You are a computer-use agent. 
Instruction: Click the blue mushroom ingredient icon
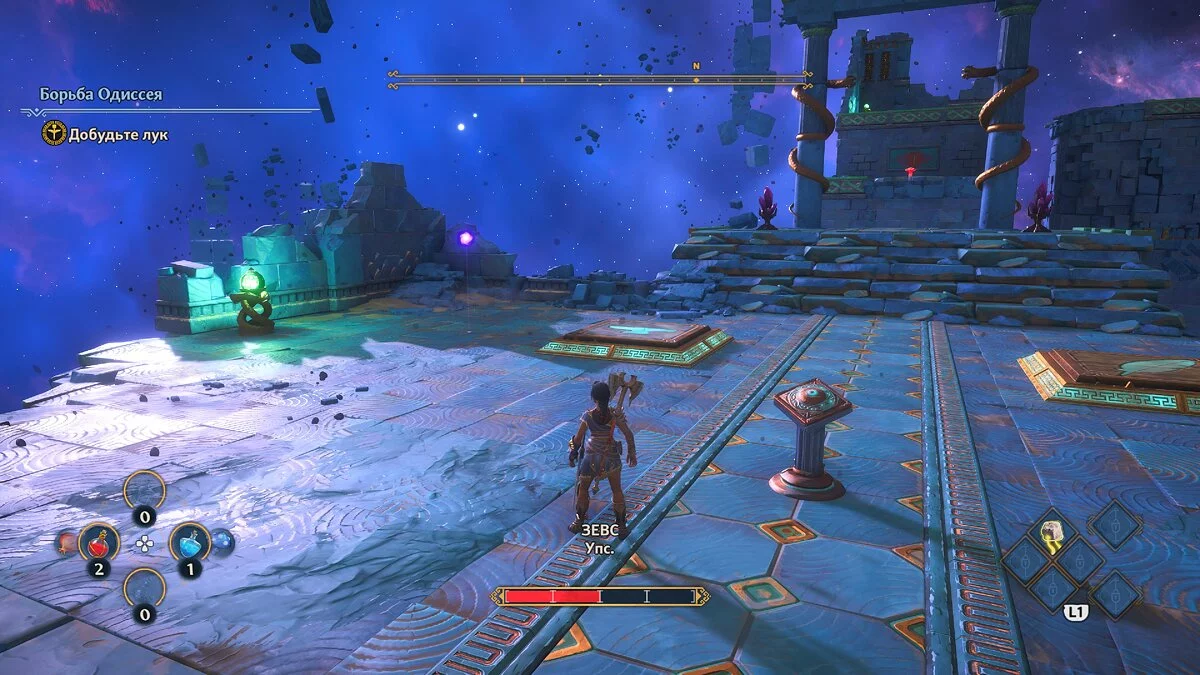[222, 542]
